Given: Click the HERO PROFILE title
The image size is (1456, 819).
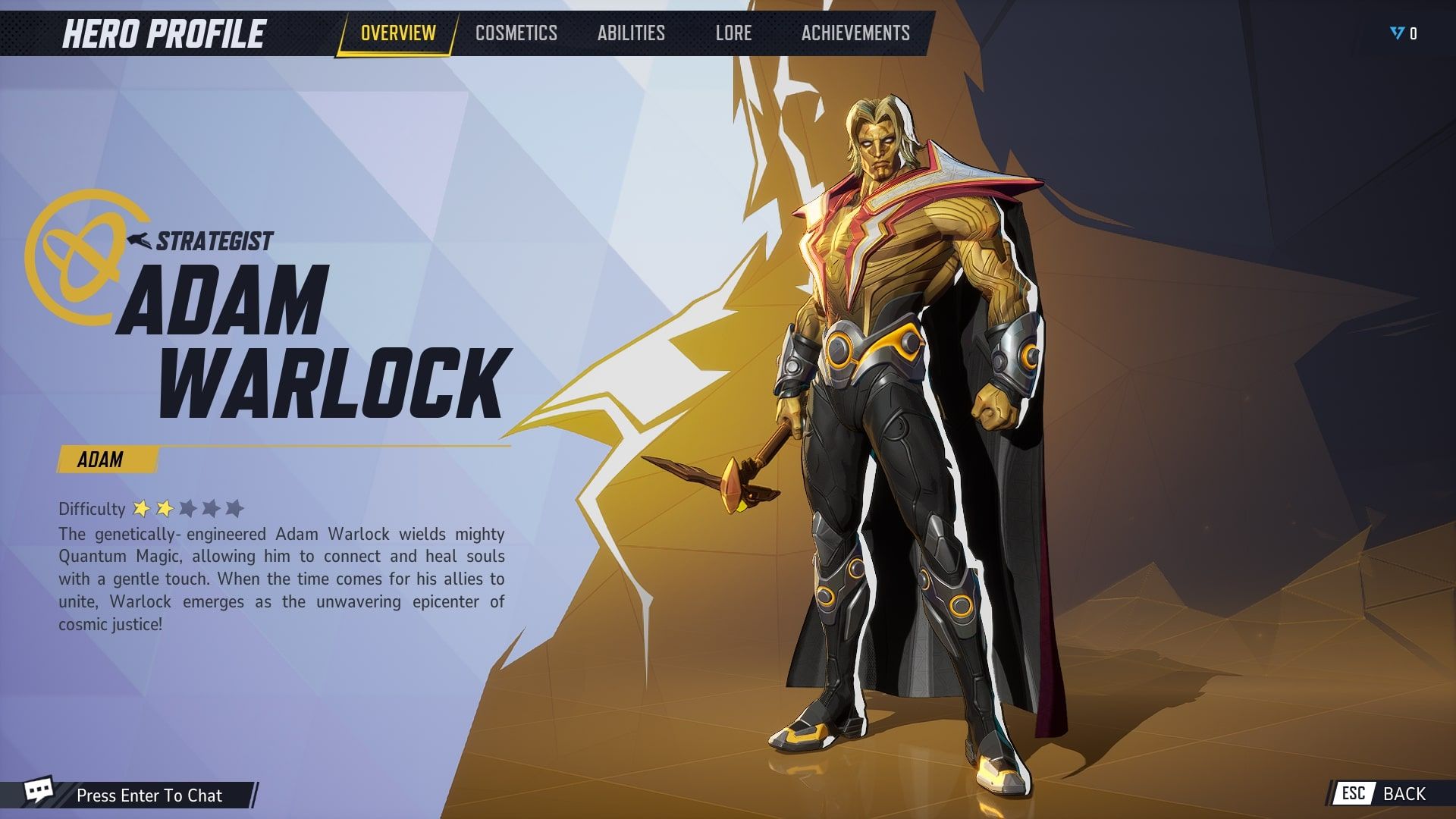Looking at the screenshot, I should click(164, 33).
